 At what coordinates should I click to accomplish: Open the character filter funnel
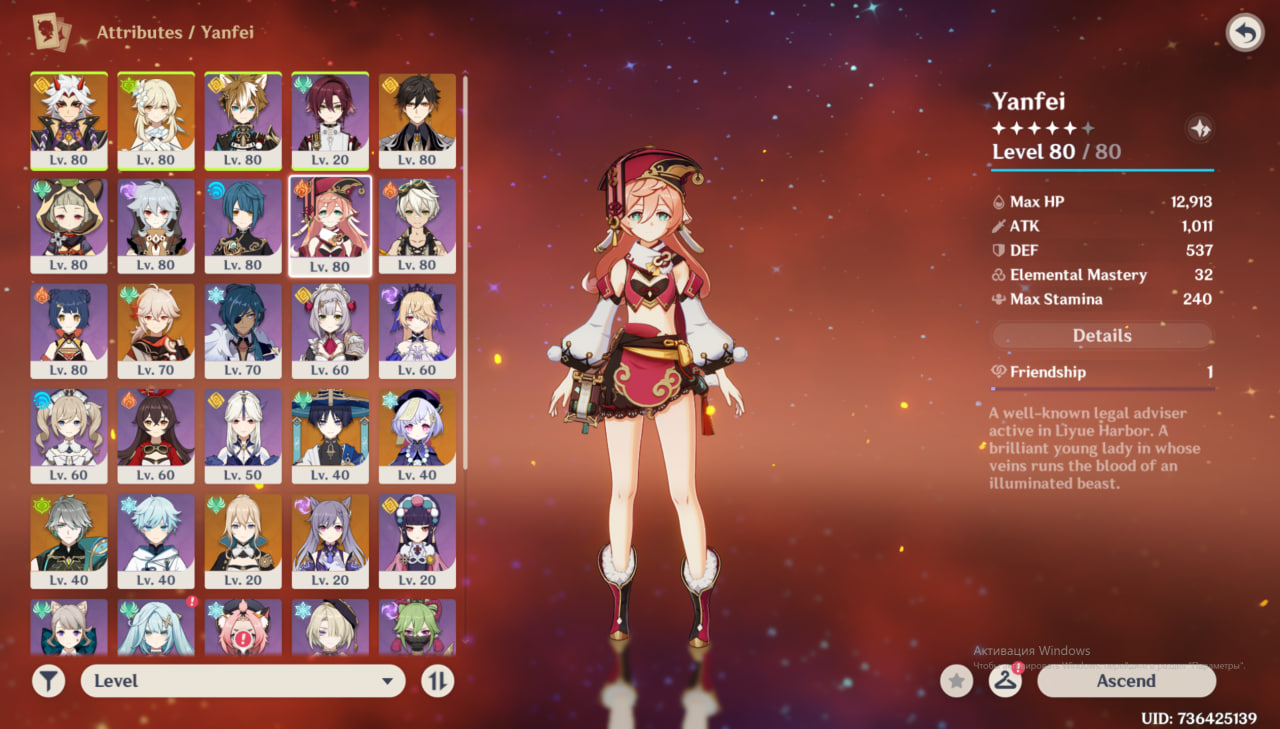(48, 681)
